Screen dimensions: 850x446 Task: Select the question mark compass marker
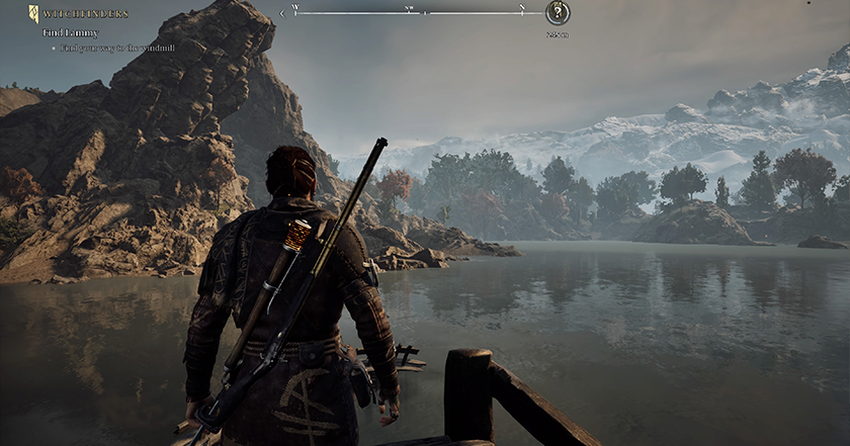[557, 13]
